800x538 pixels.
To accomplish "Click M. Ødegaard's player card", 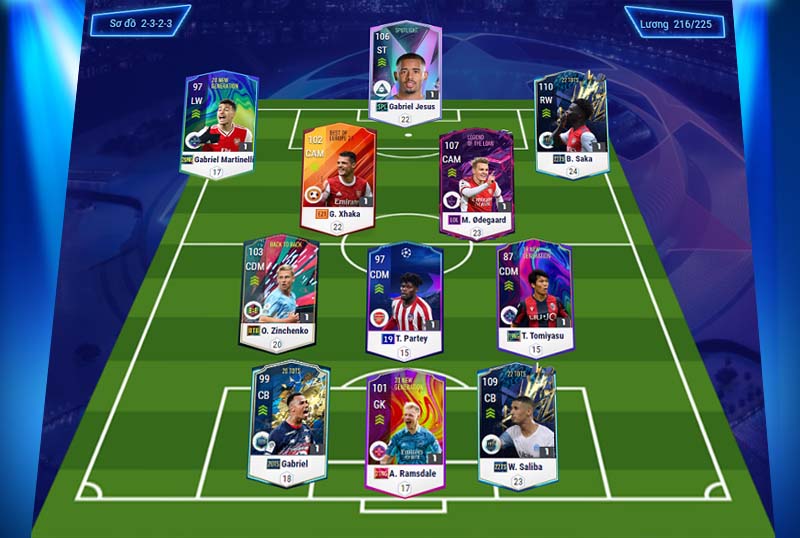I will [476, 181].
